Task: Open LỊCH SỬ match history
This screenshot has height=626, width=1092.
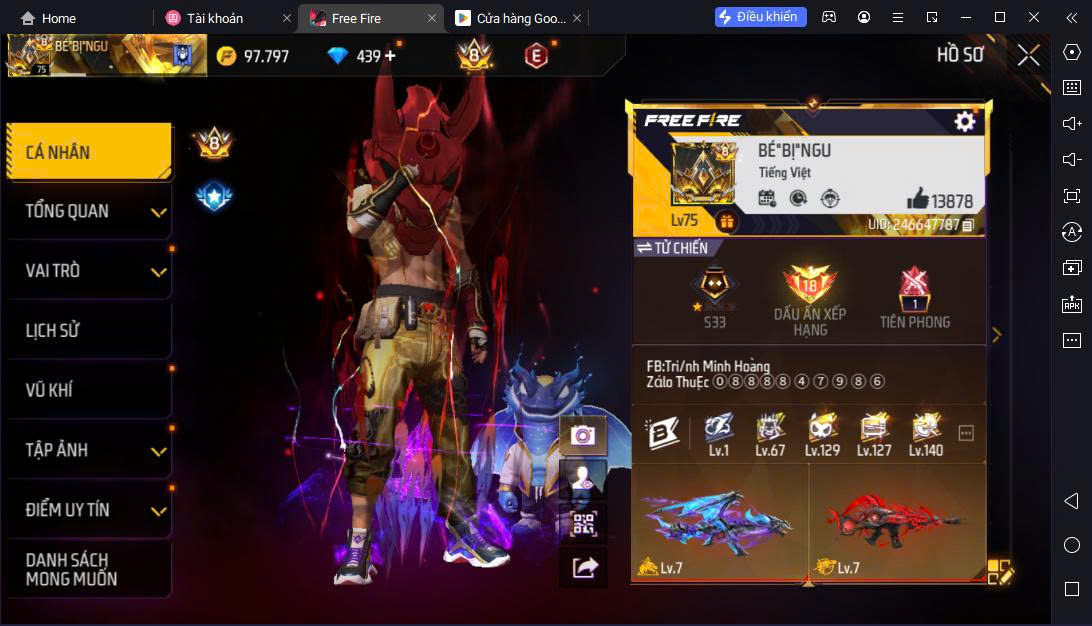Action: click(88, 331)
